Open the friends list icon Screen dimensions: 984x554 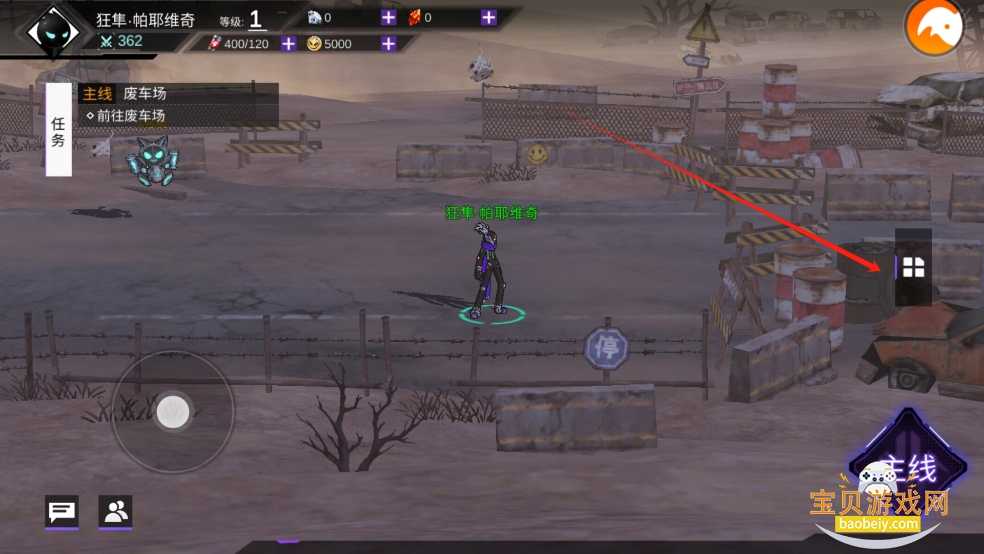(x=115, y=512)
